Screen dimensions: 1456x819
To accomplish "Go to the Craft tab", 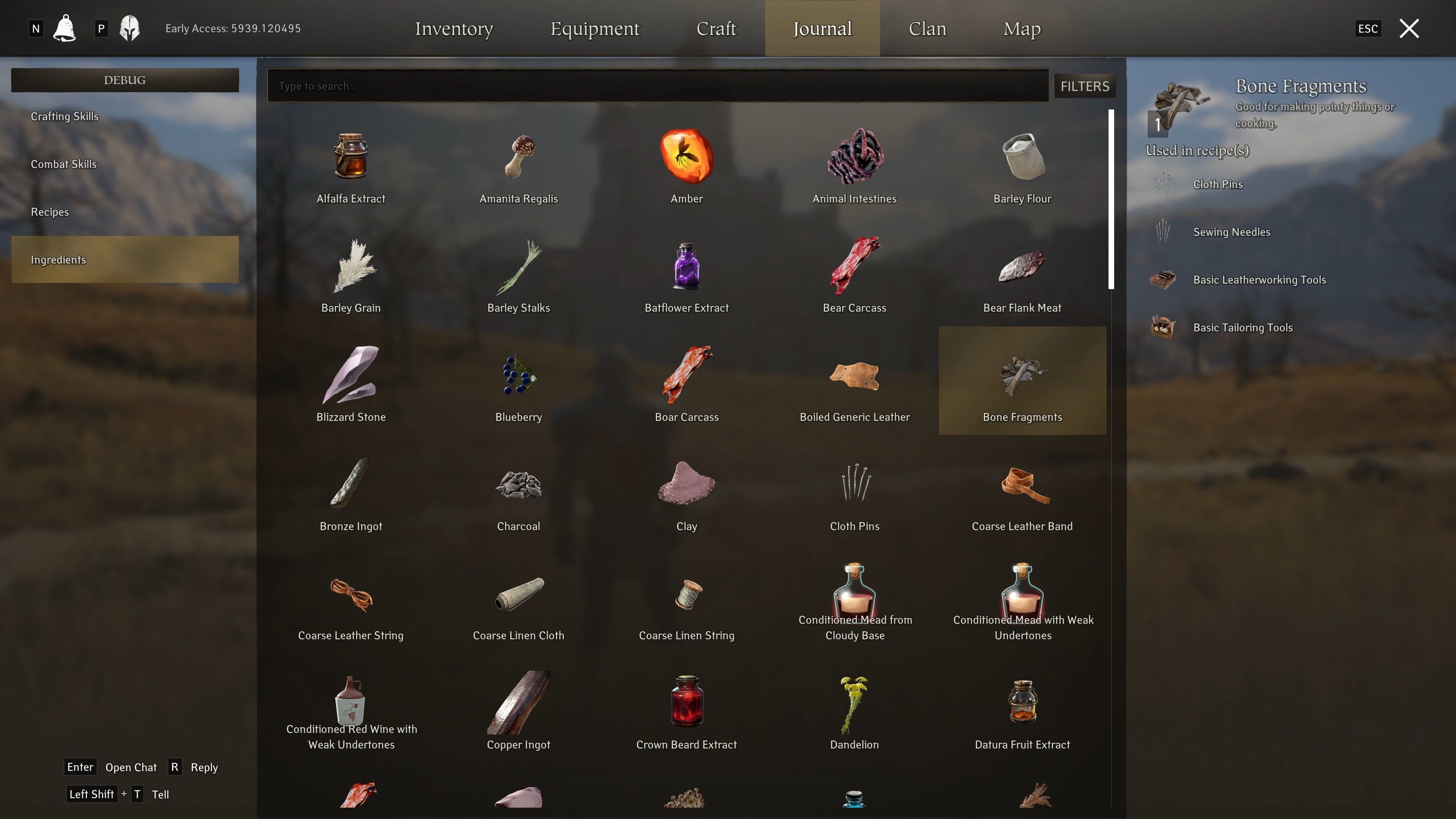I will pyautogui.click(x=716, y=28).
